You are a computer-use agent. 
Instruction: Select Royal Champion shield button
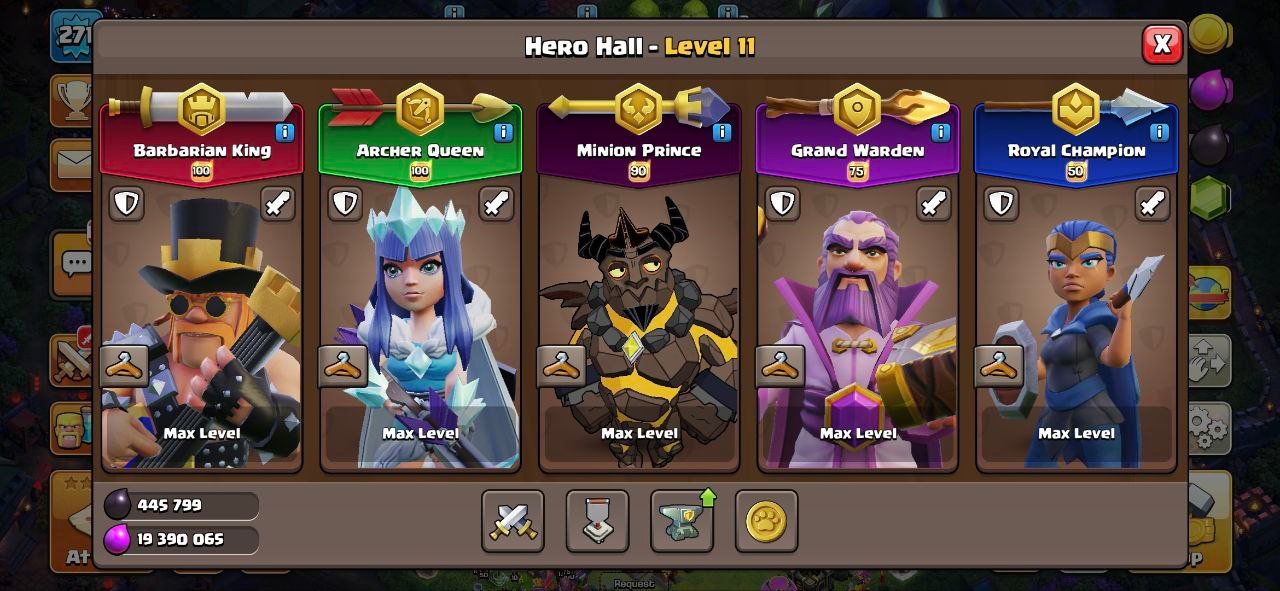click(x=1001, y=204)
